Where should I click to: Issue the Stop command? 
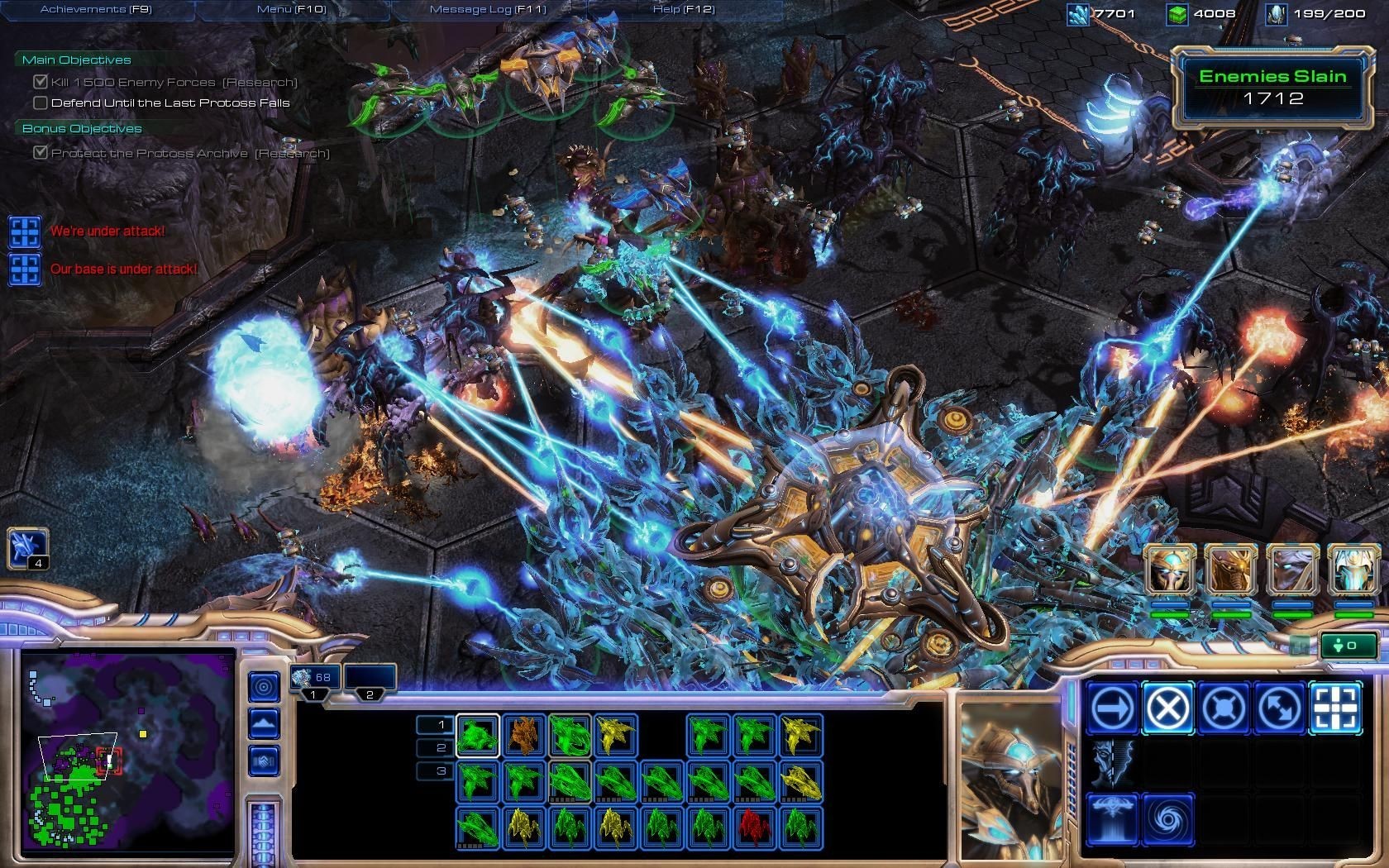point(1168,708)
